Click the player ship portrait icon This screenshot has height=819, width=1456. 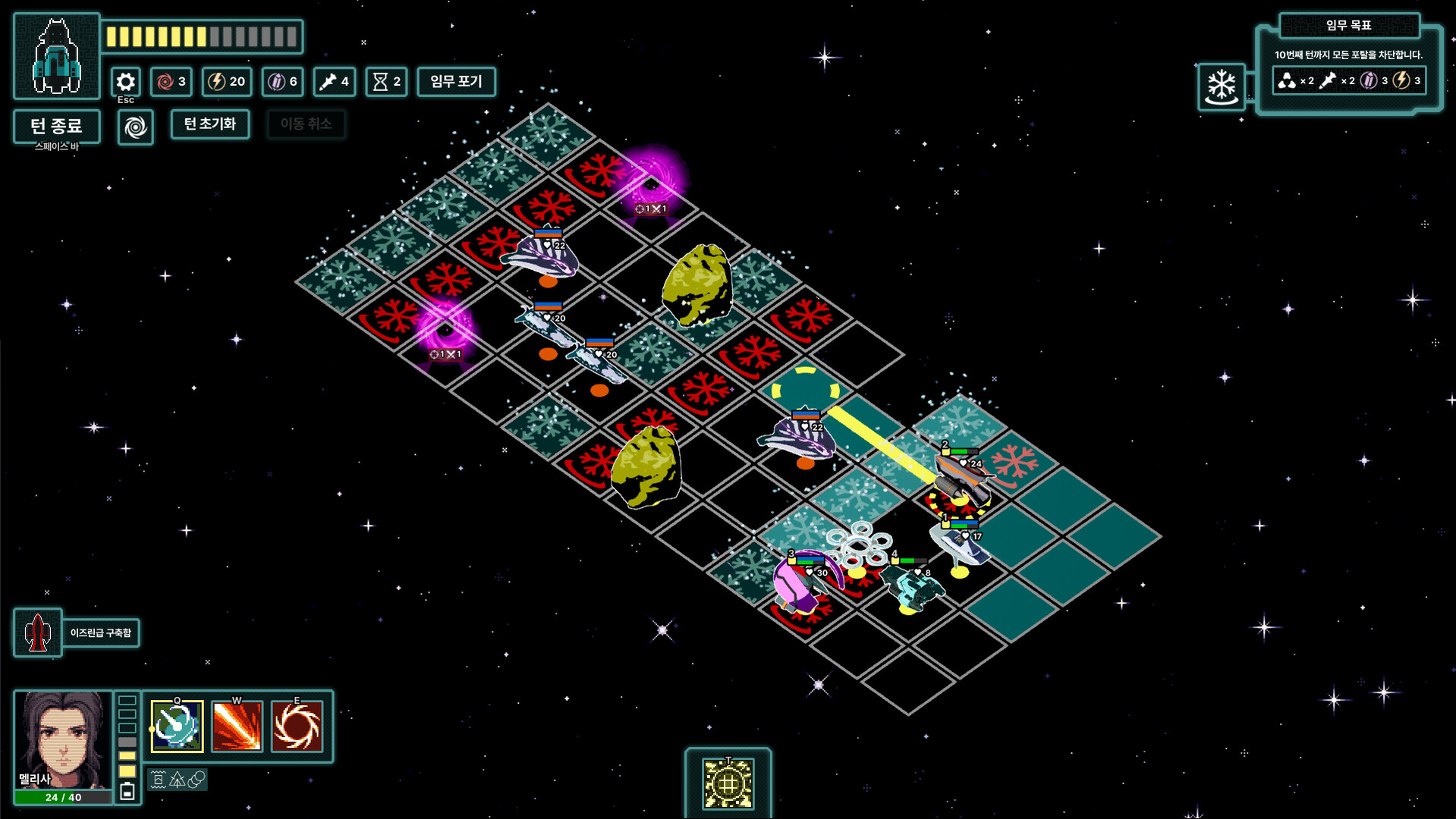[57, 57]
